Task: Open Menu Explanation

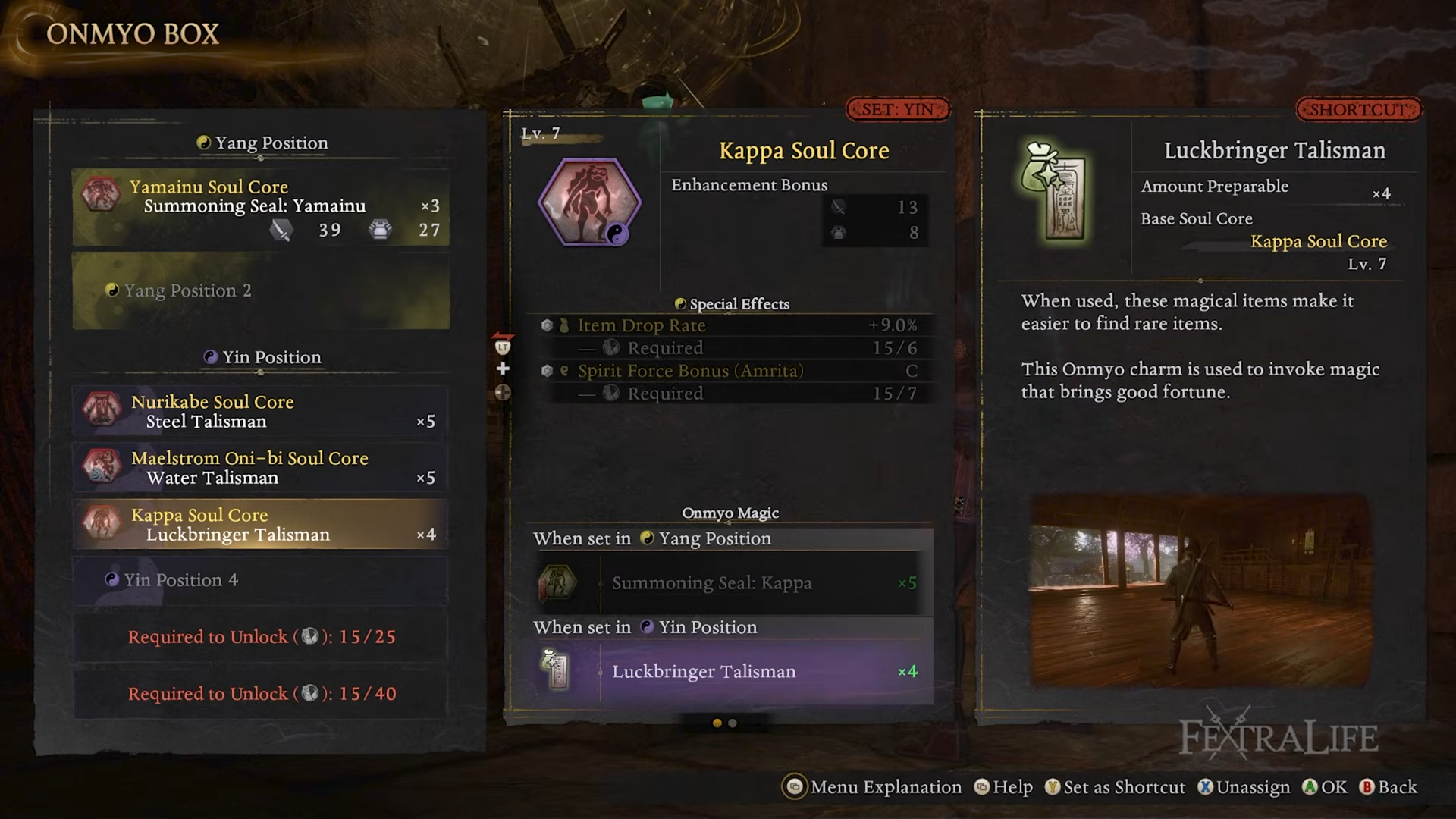Action: (872, 787)
